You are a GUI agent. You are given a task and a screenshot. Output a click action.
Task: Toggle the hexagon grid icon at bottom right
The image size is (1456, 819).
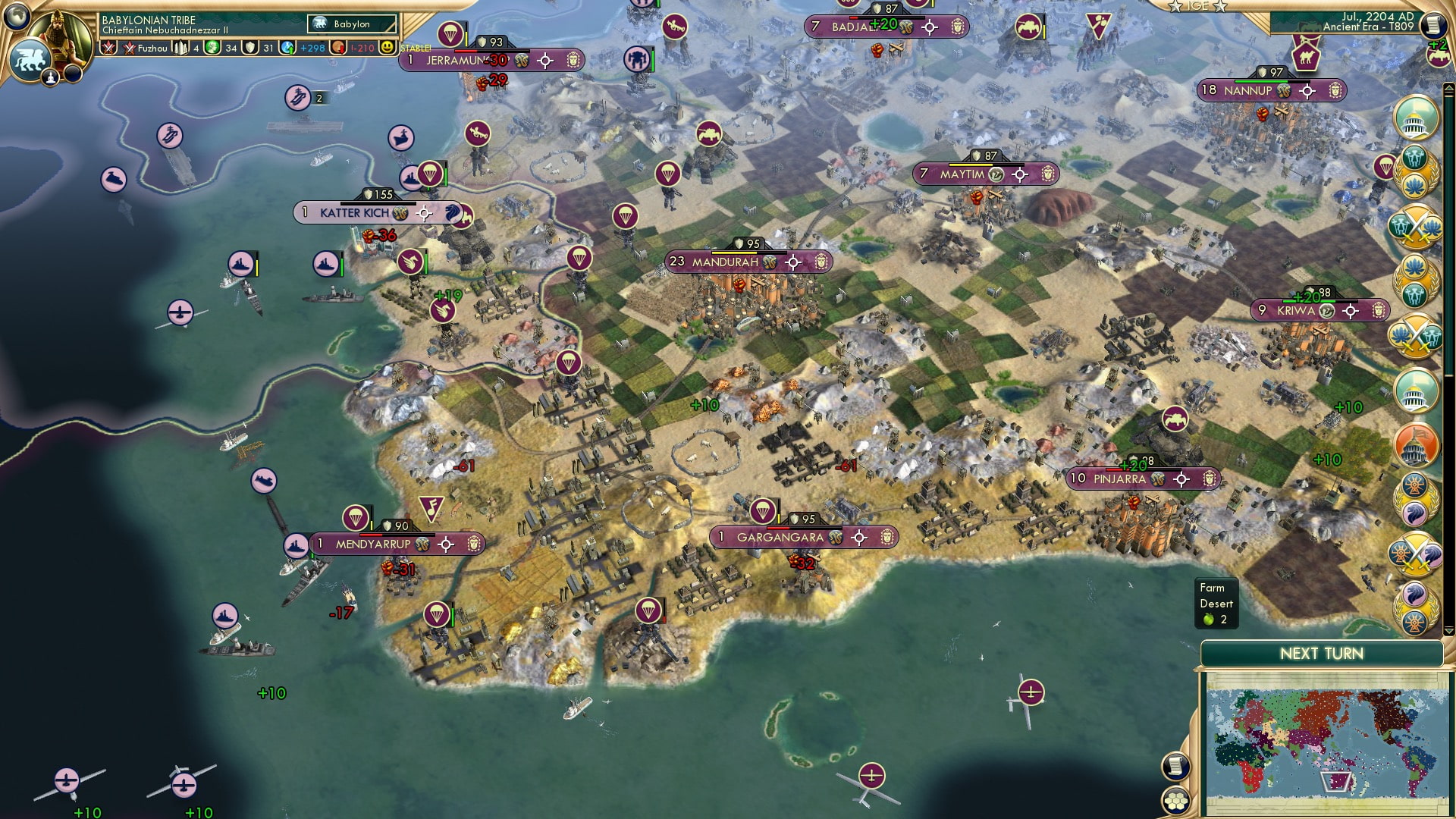(1177, 800)
